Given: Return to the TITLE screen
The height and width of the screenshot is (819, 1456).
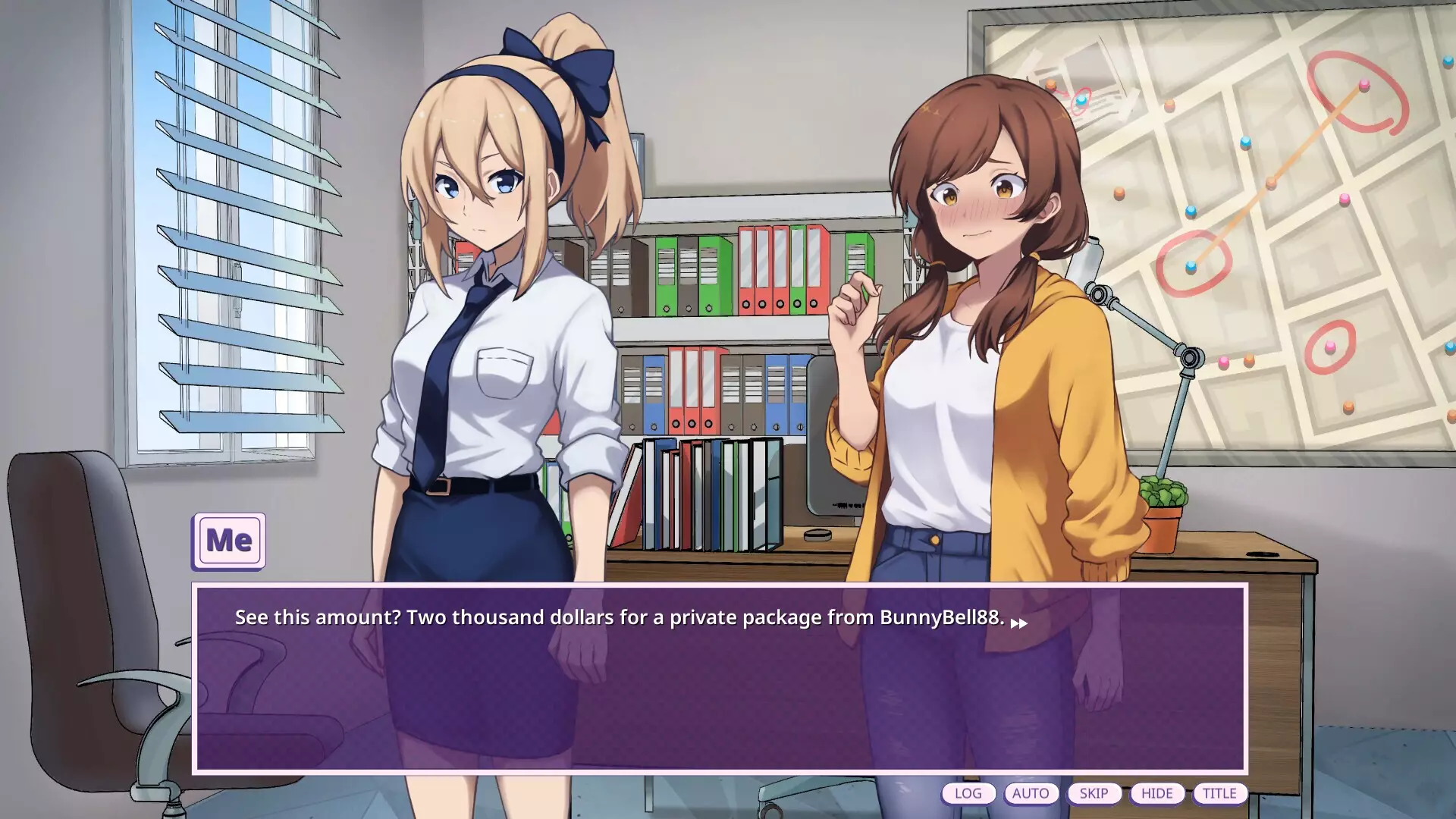Looking at the screenshot, I should coord(1219,793).
